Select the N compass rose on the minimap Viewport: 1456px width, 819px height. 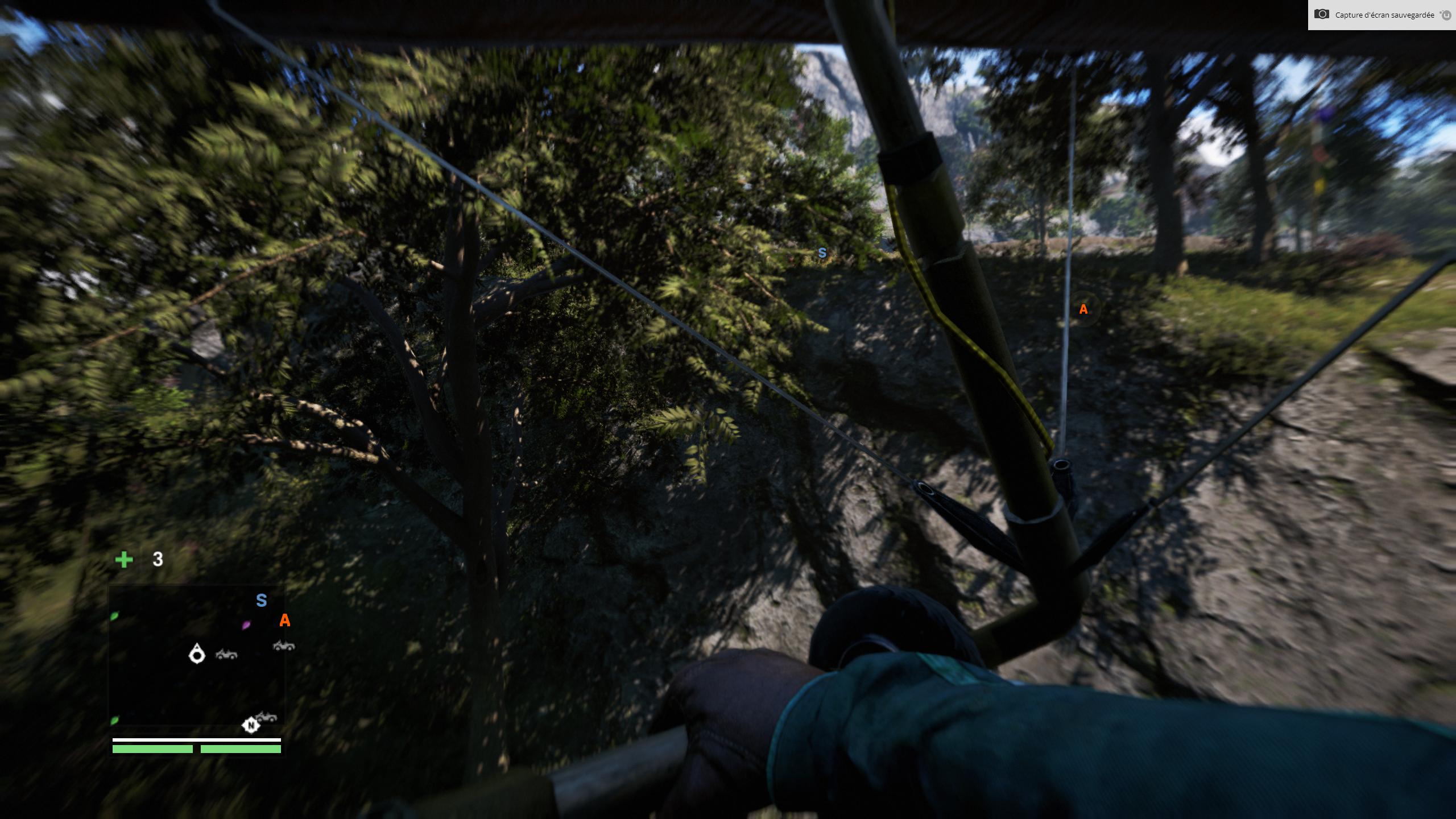(251, 726)
